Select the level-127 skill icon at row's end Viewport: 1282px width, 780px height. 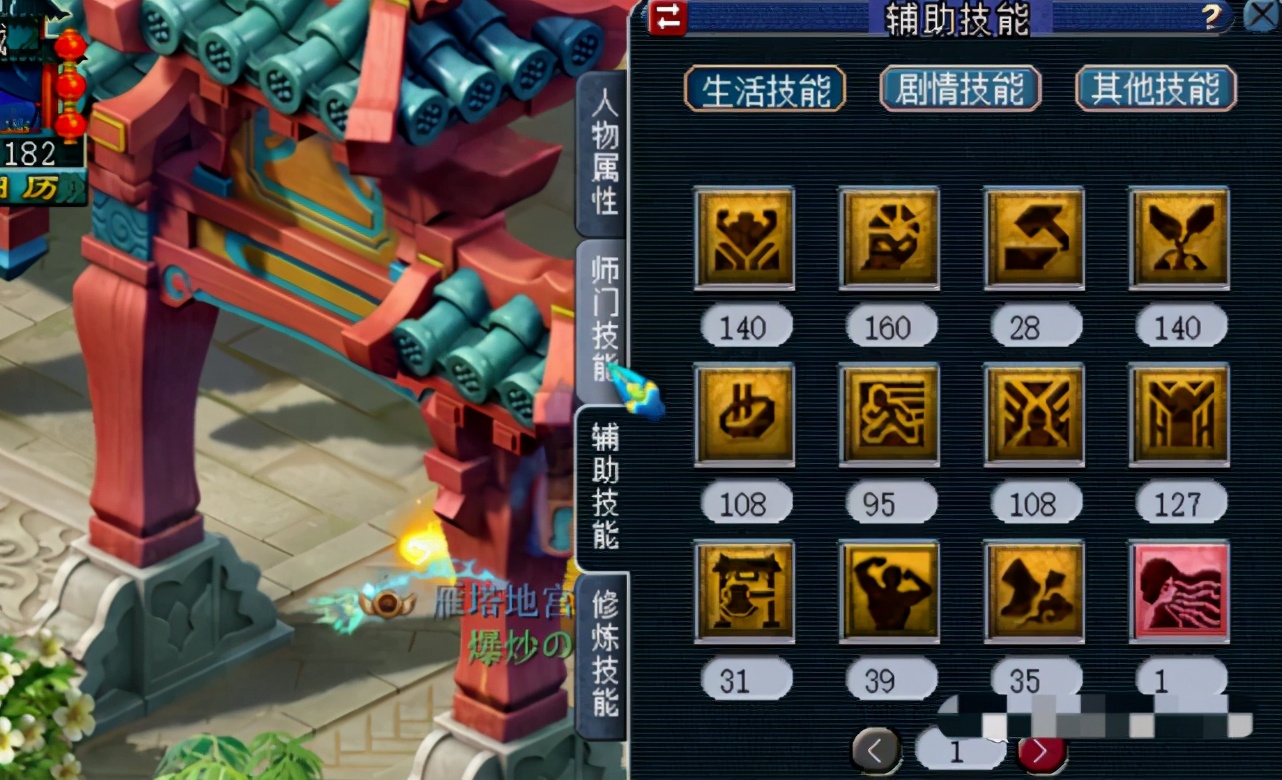click(x=1179, y=413)
